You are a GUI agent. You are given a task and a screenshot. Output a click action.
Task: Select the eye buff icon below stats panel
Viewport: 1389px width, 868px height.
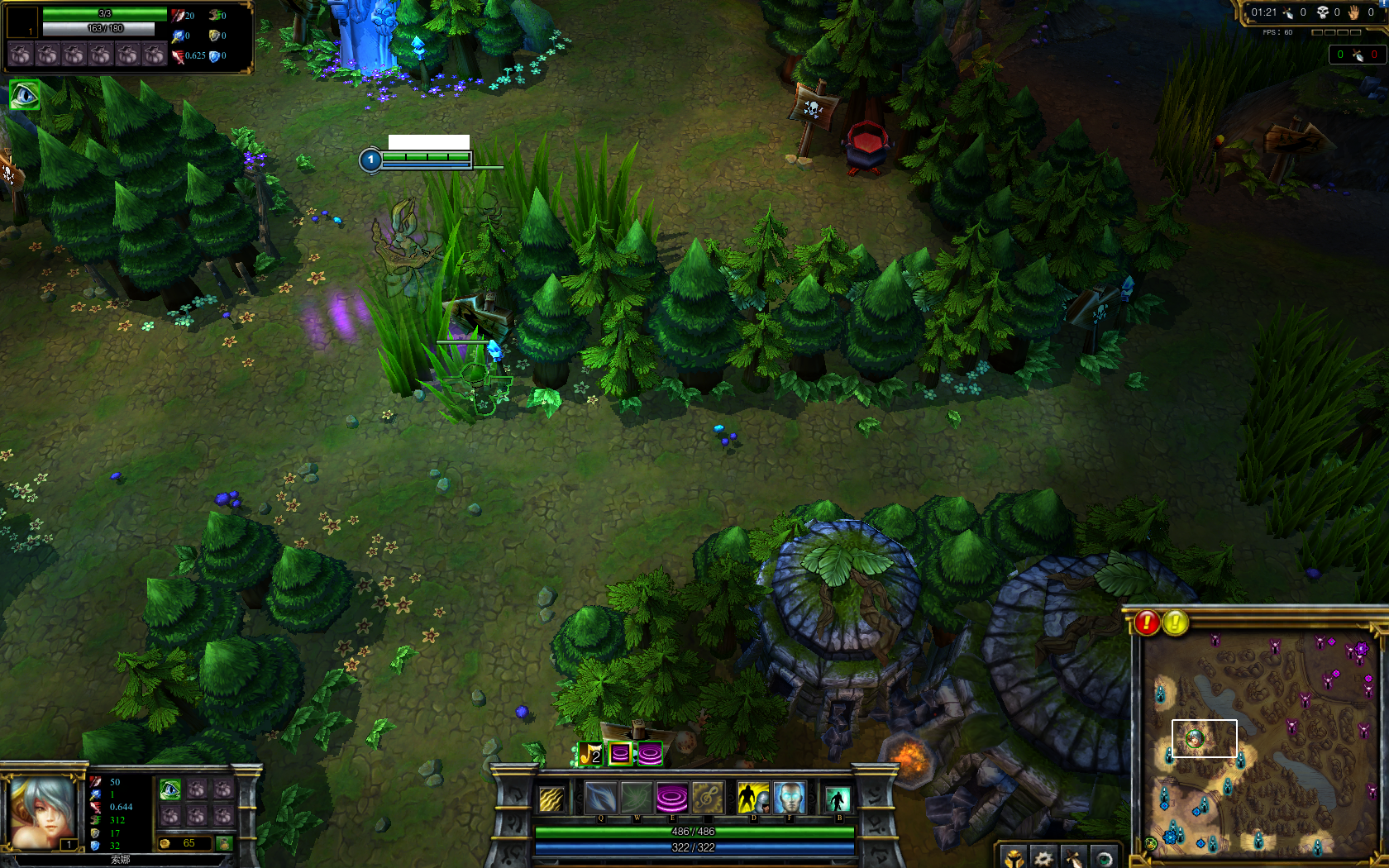point(24,96)
